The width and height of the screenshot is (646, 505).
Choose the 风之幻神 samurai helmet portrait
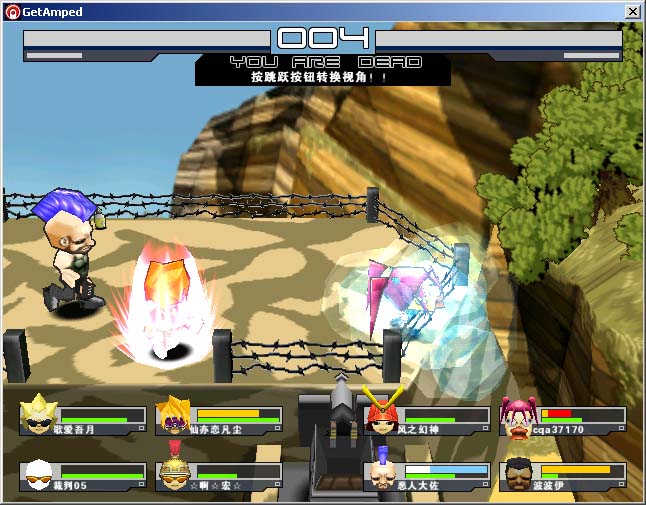coord(381,415)
